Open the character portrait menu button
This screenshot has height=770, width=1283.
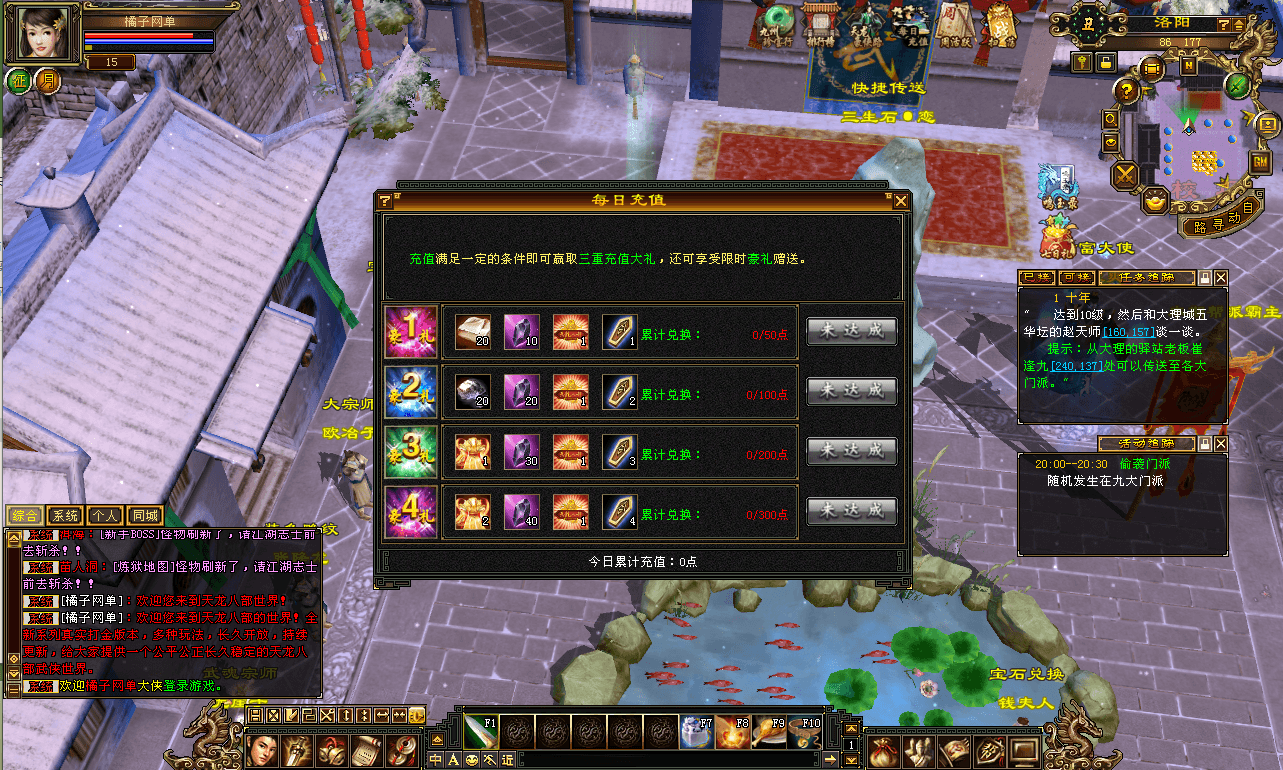(263, 750)
